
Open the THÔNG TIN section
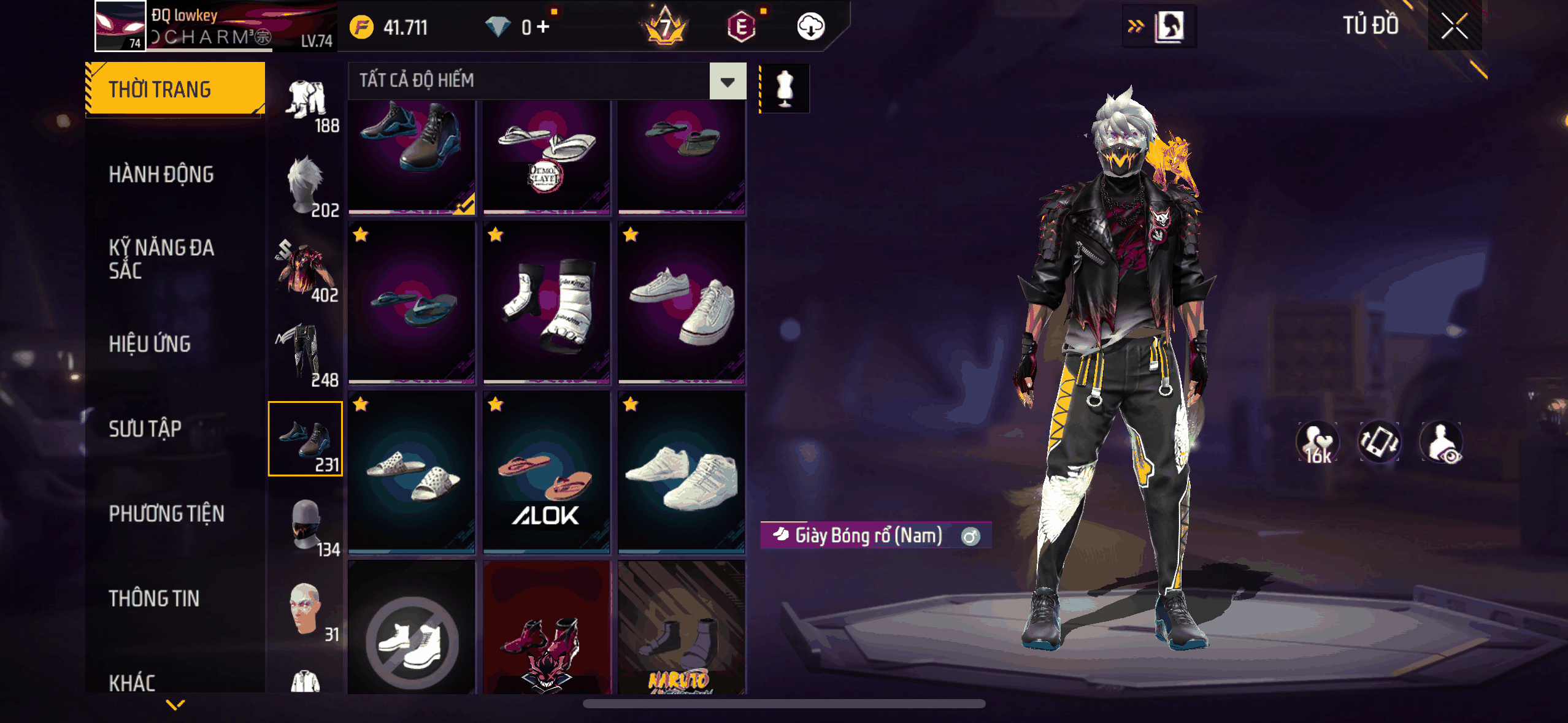154,599
